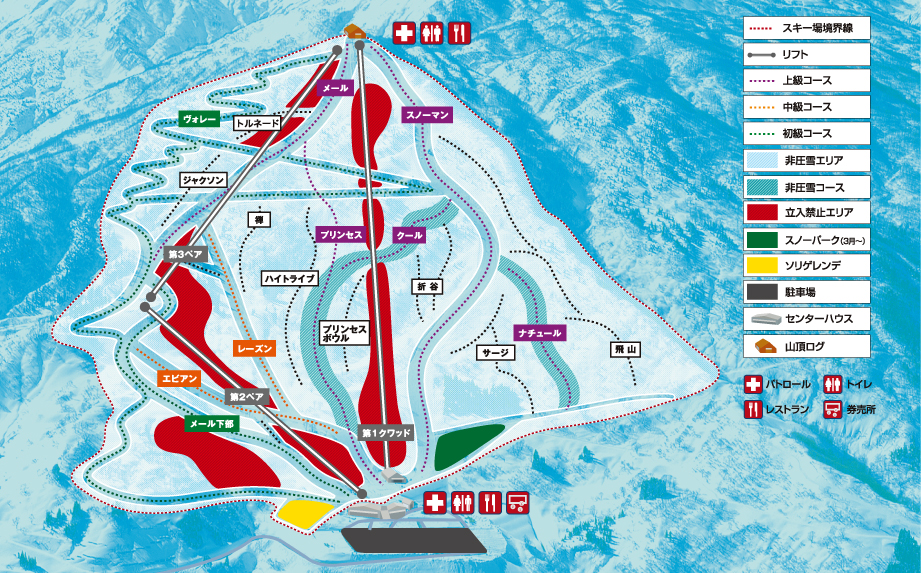This screenshot has height=573, width=921.
Task: Click the ハイトライブ course label
Action: 290,278
